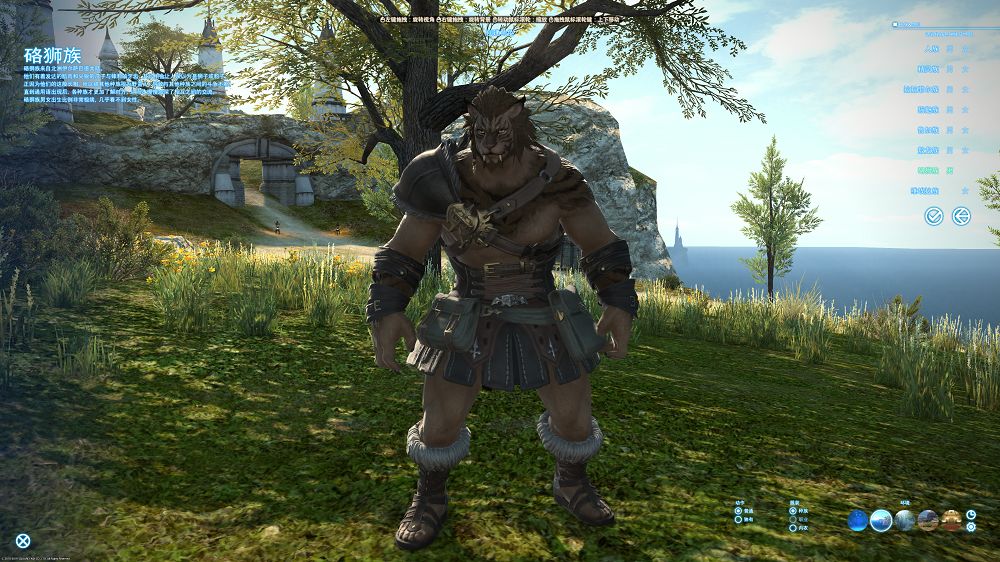This screenshot has width=1000, height=562.
Task: Click the clock icon beside the backgrounds
Action: click(971, 515)
